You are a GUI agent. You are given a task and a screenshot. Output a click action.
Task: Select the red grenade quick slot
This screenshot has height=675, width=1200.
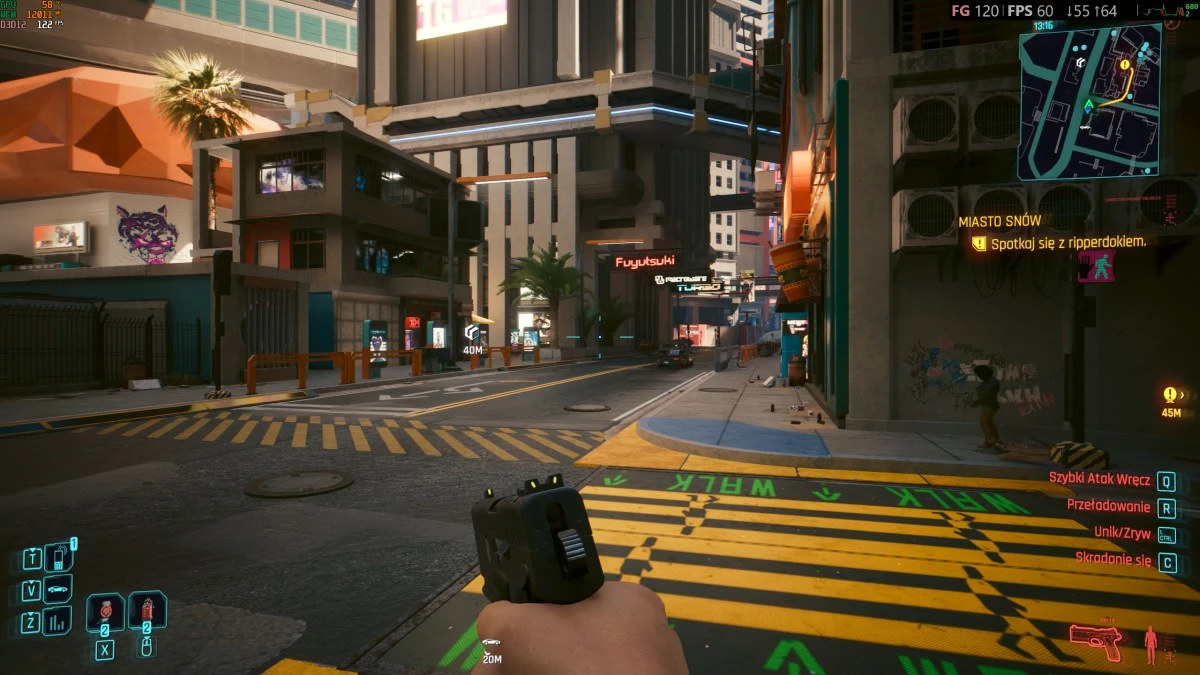[147, 610]
